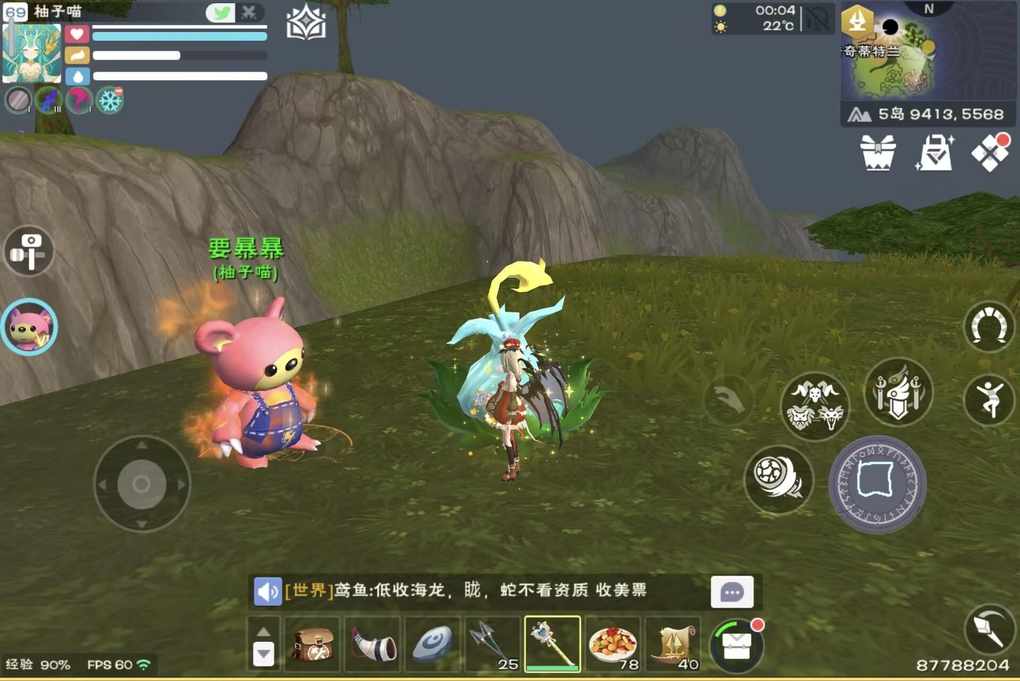Open the player portrait of 柚子喵
This screenshot has height=681, width=1020.
(32, 53)
